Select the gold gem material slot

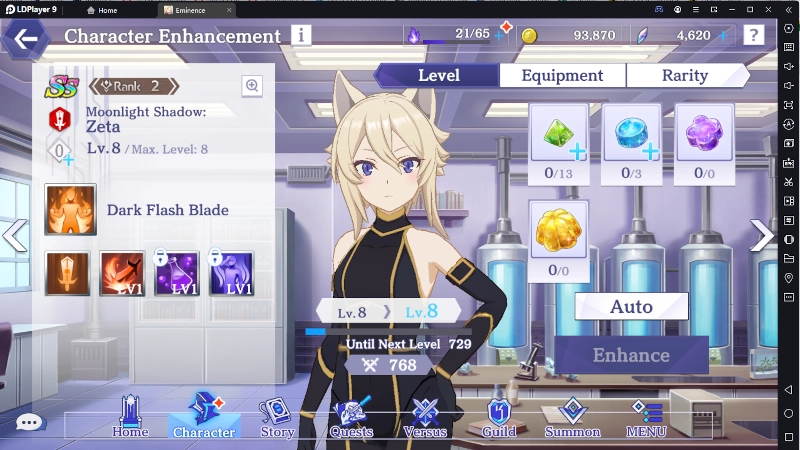tap(559, 231)
